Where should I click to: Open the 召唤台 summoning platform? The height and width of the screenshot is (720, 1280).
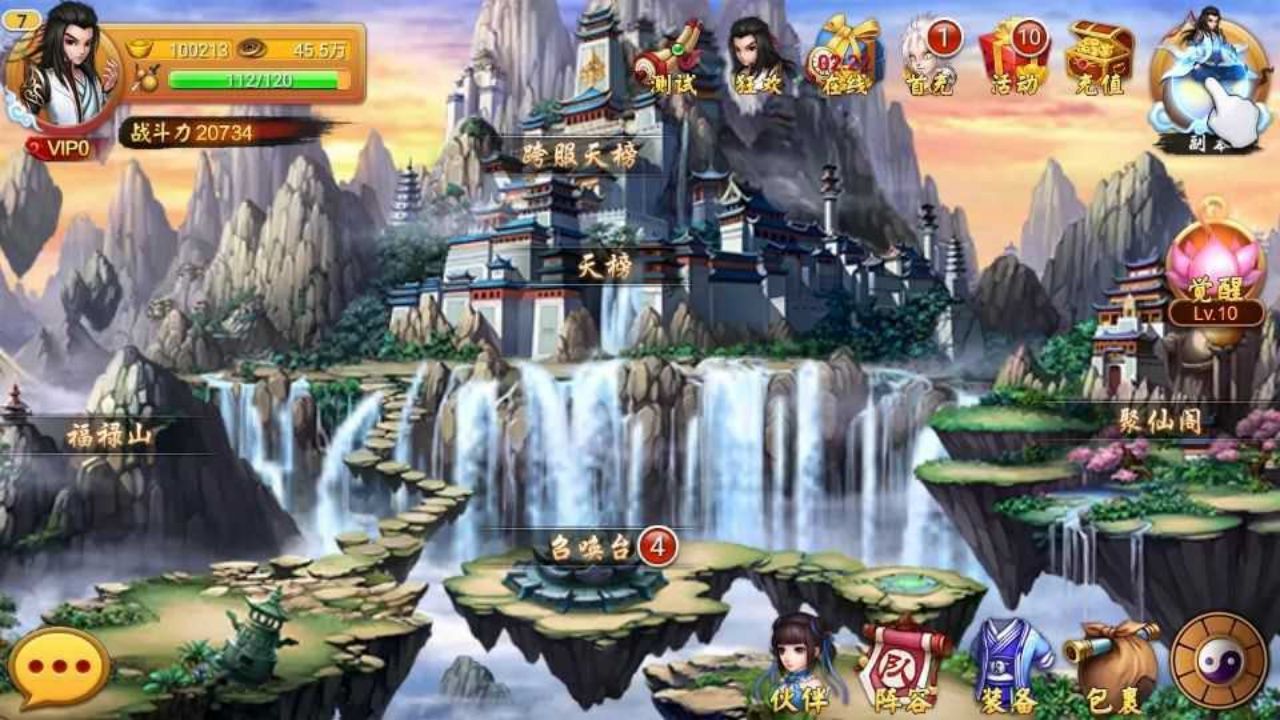[x=592, y=548]
